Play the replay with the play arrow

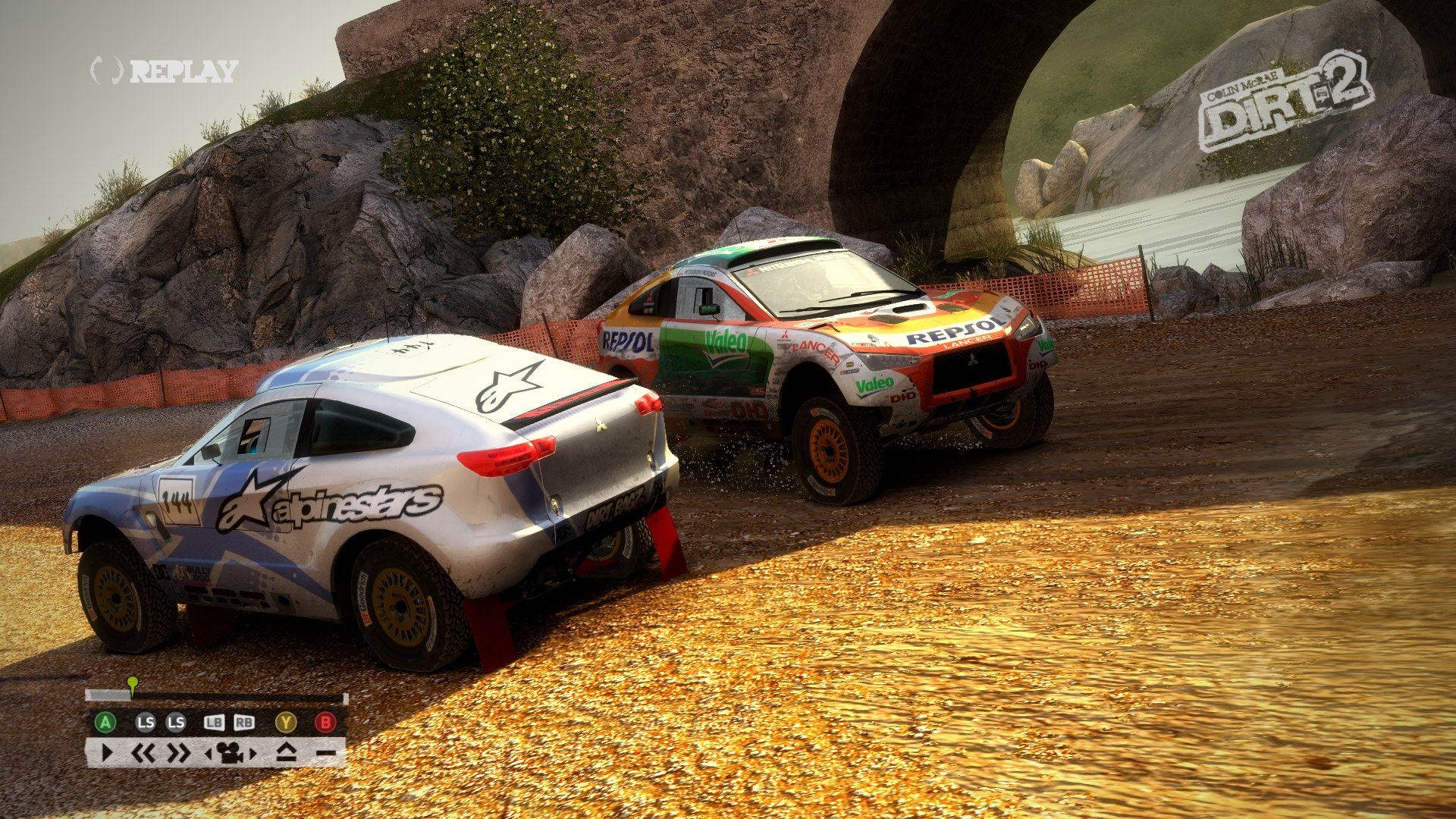(x=106, y=754)
